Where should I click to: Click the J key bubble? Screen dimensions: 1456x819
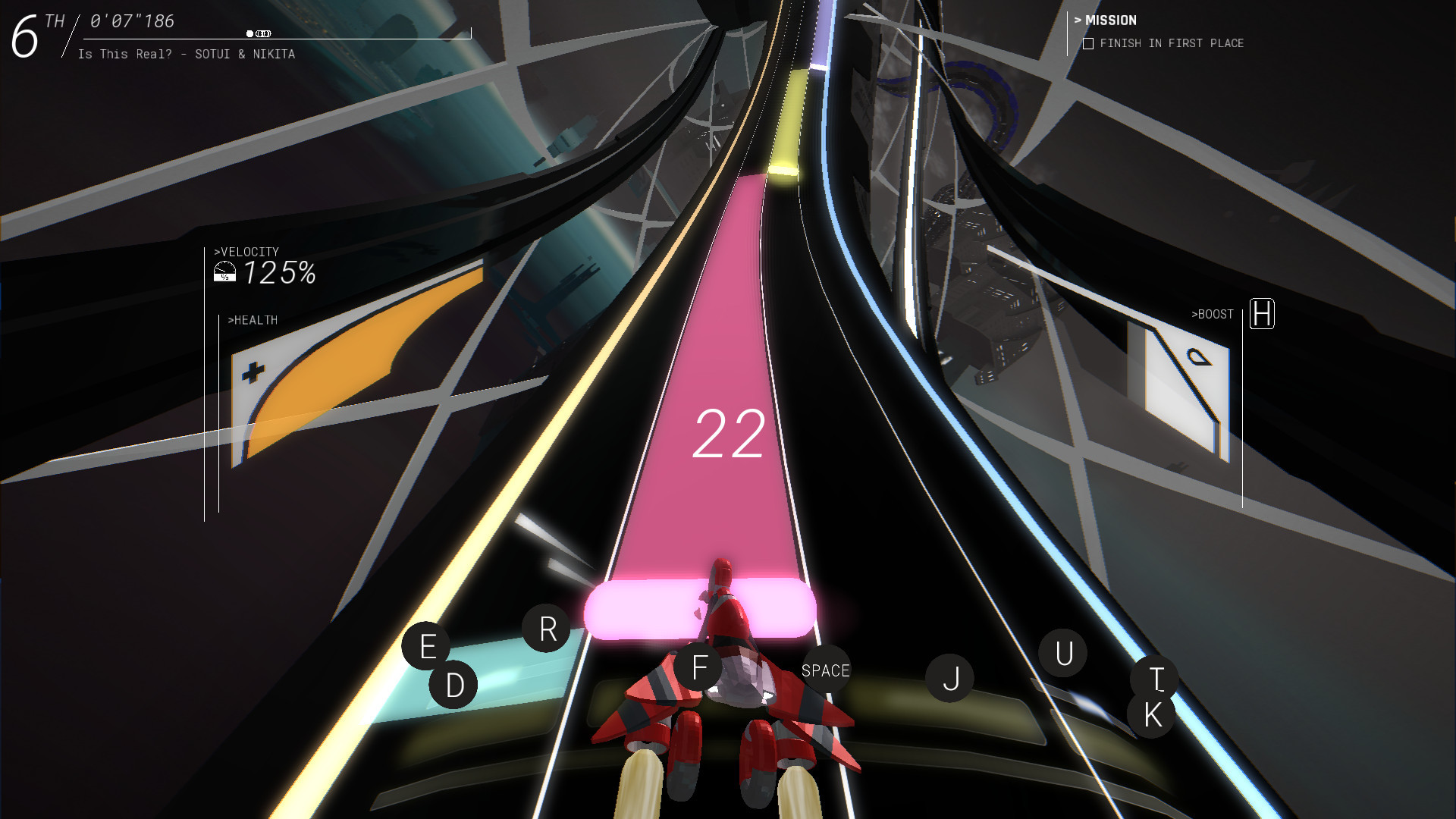click(950, 679)
